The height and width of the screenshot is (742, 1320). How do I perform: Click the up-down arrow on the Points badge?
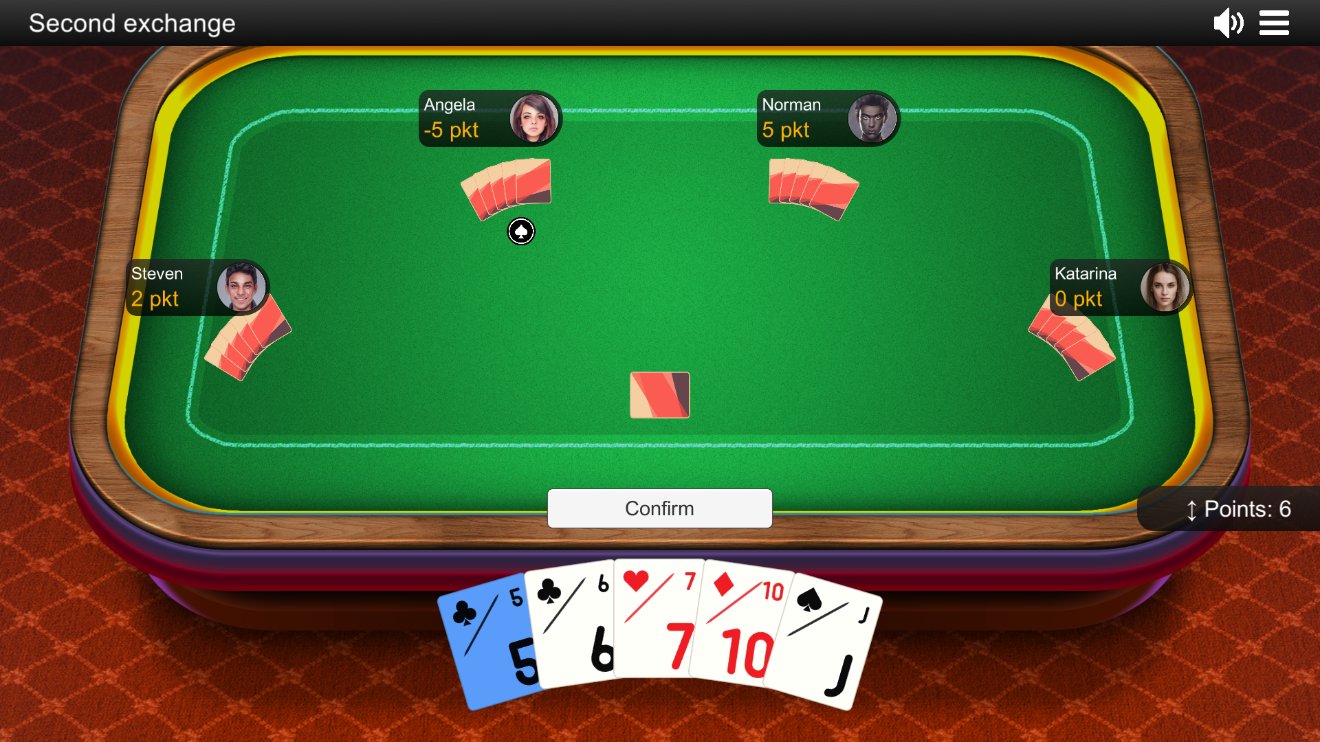[x=1191, y=509]
